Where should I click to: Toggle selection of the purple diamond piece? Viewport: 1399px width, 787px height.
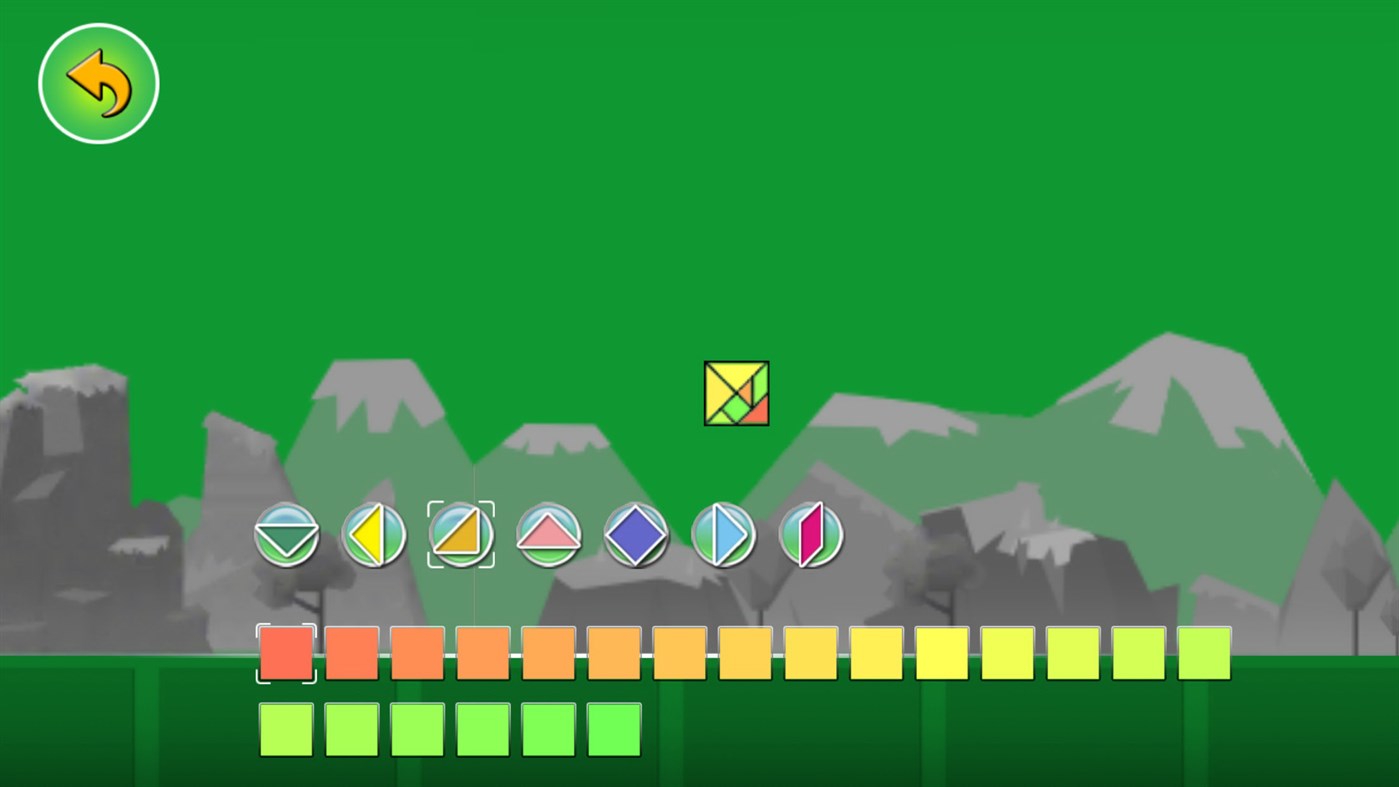click(x=636, y=535)
